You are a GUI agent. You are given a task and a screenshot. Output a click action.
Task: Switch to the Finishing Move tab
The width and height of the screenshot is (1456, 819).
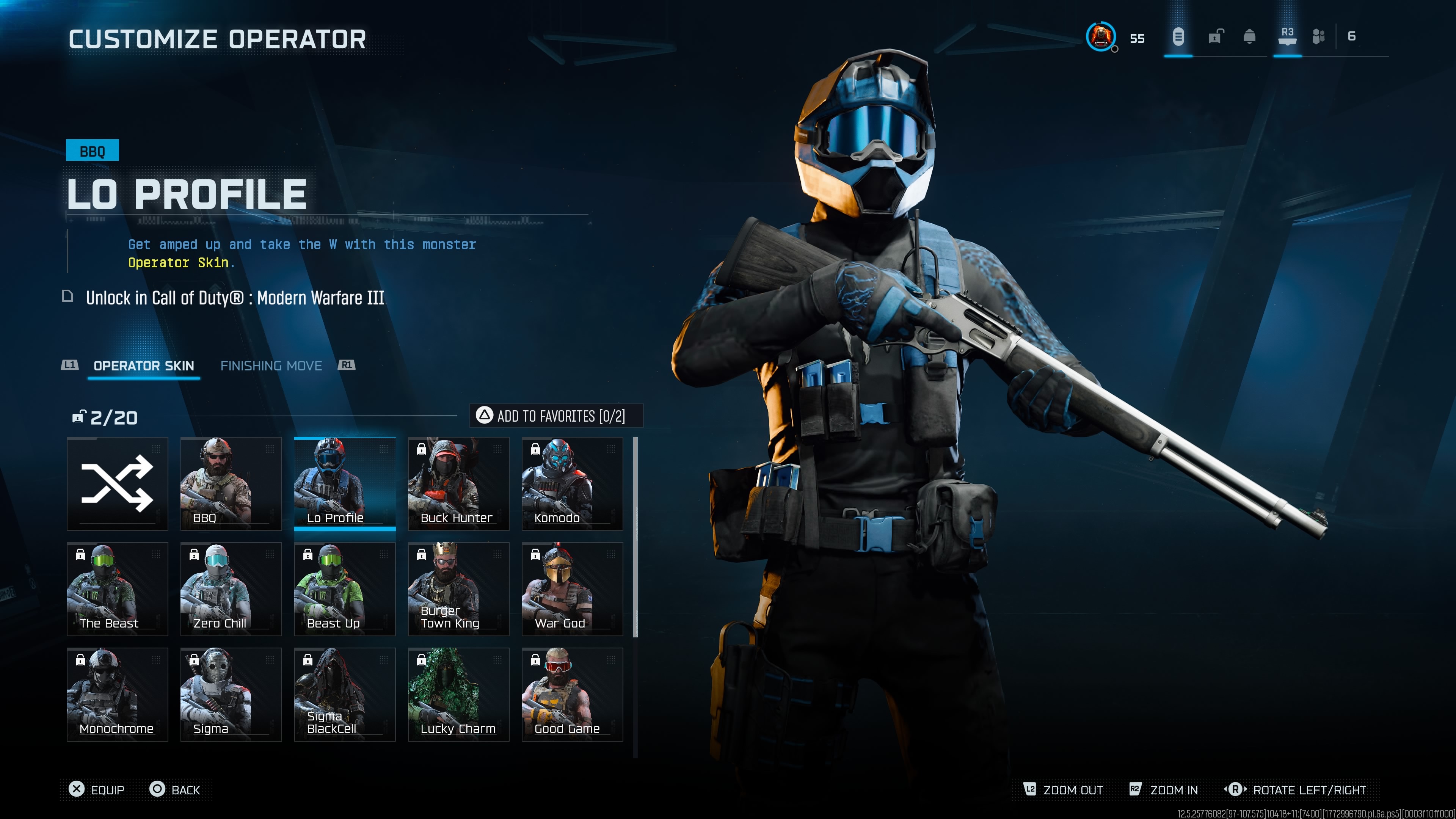click(x=271, y=366)
